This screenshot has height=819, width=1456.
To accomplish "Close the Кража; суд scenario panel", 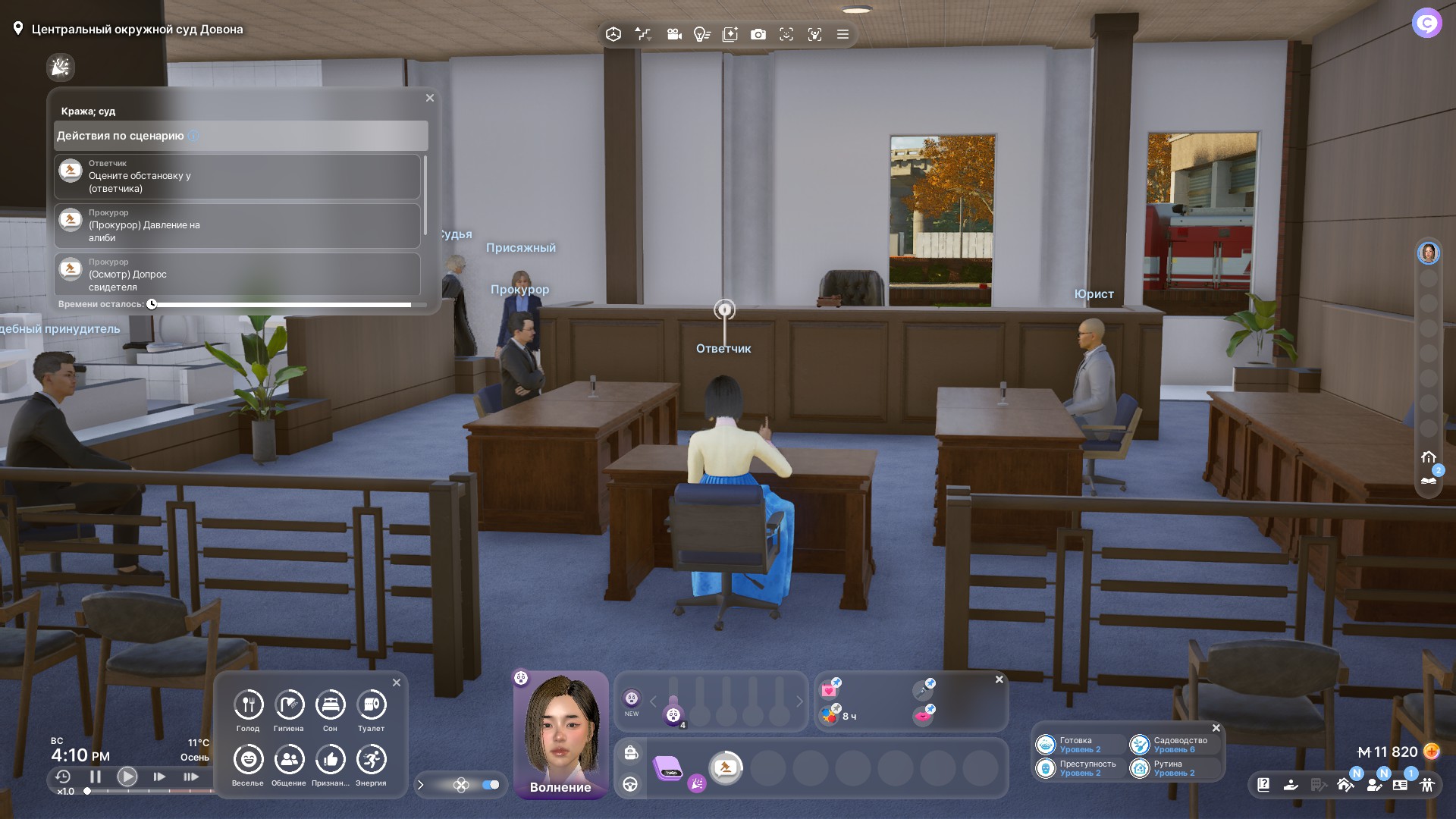I will click(x=430, y=98).
